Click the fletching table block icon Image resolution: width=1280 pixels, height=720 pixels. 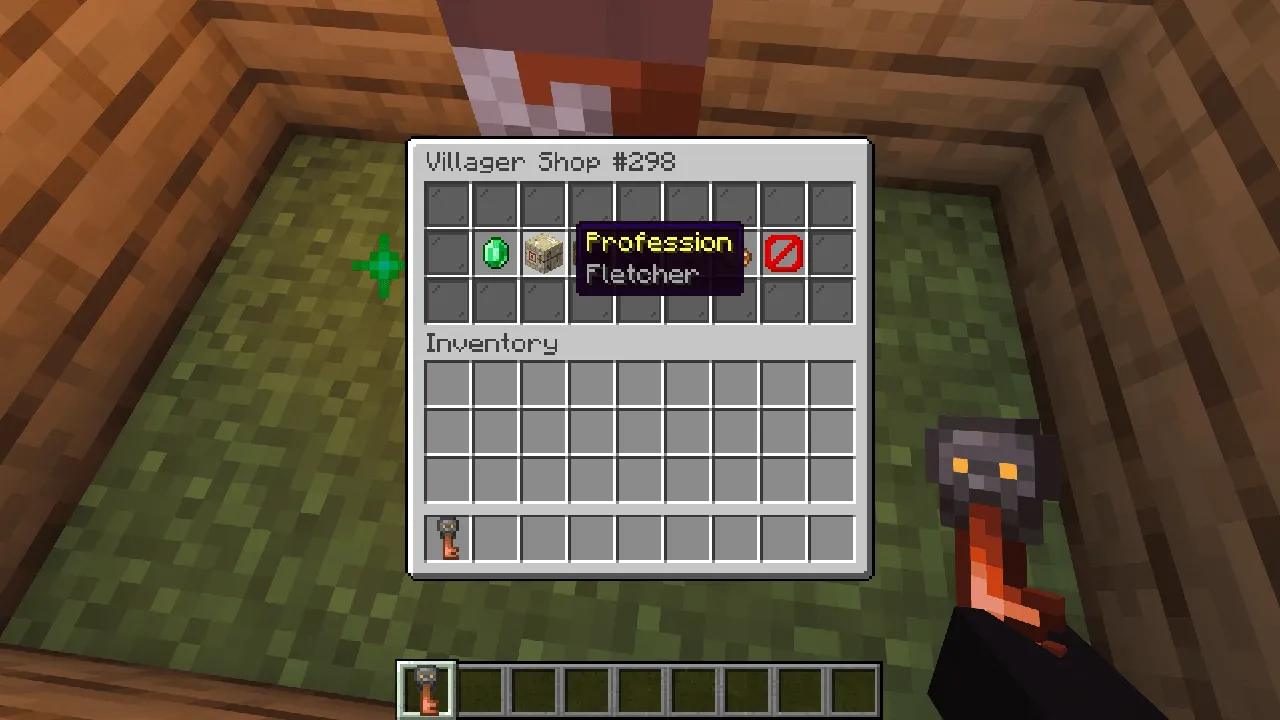(x=542, y=253)
